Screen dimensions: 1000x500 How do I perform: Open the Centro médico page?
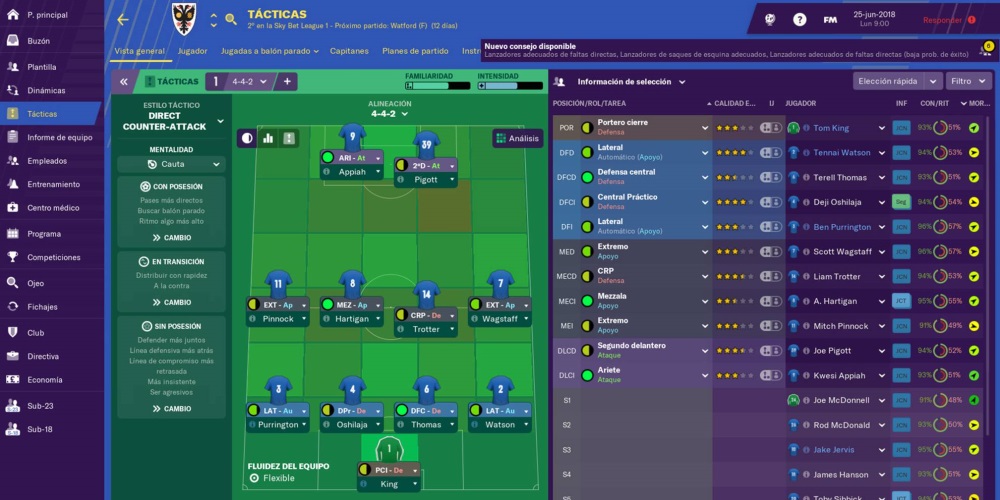point(53,208)
